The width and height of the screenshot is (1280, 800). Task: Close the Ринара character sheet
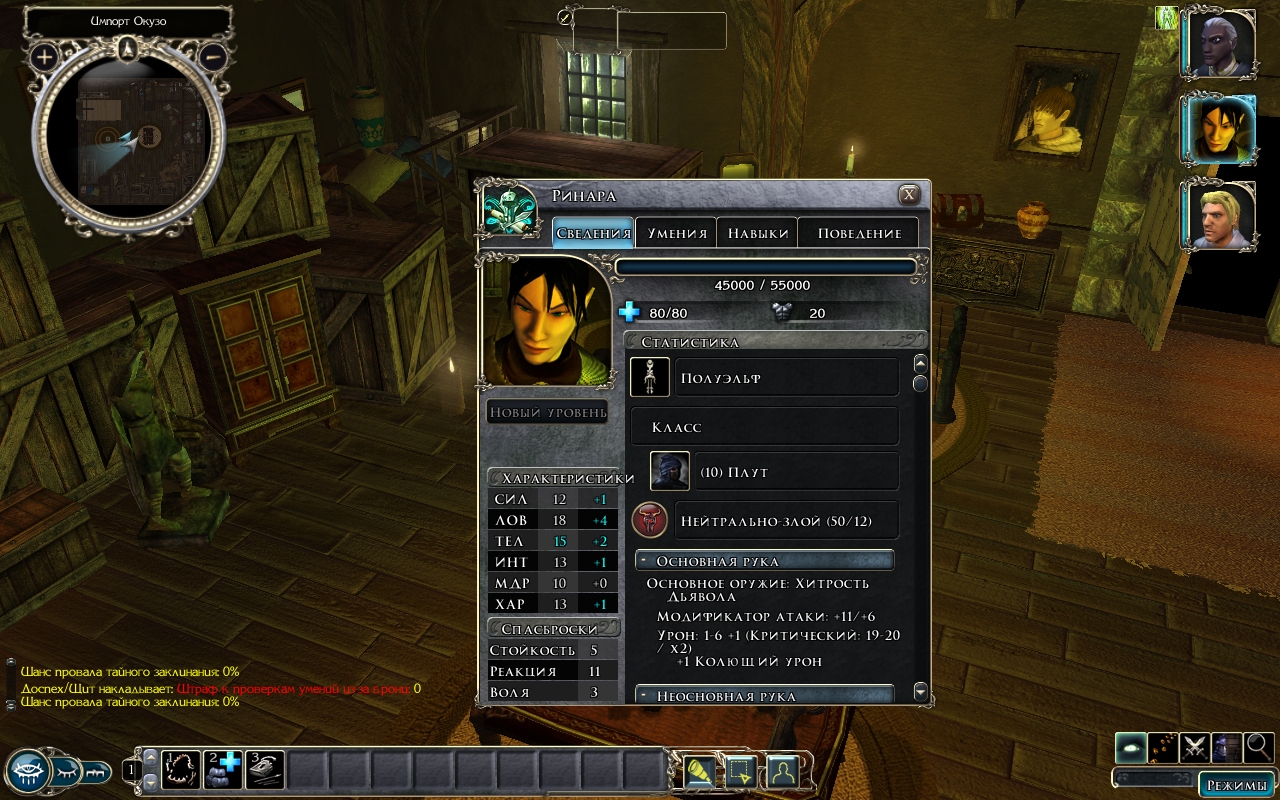[x=908, y=195]
